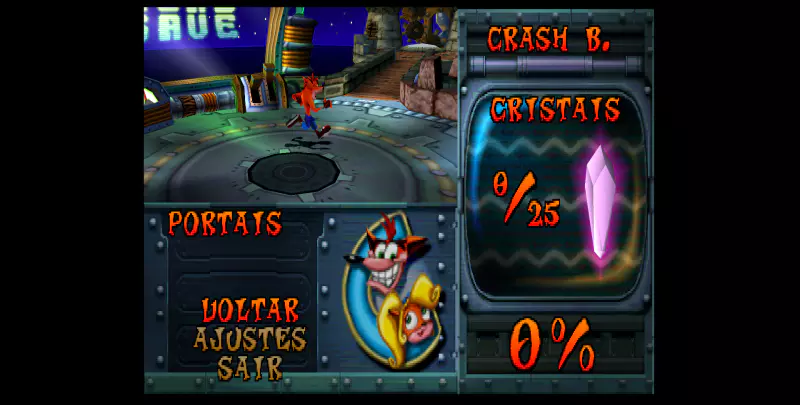Select the Voltar menu option
Screen dimensions: 800x405
pyautogui.click(x=249, y=309)
